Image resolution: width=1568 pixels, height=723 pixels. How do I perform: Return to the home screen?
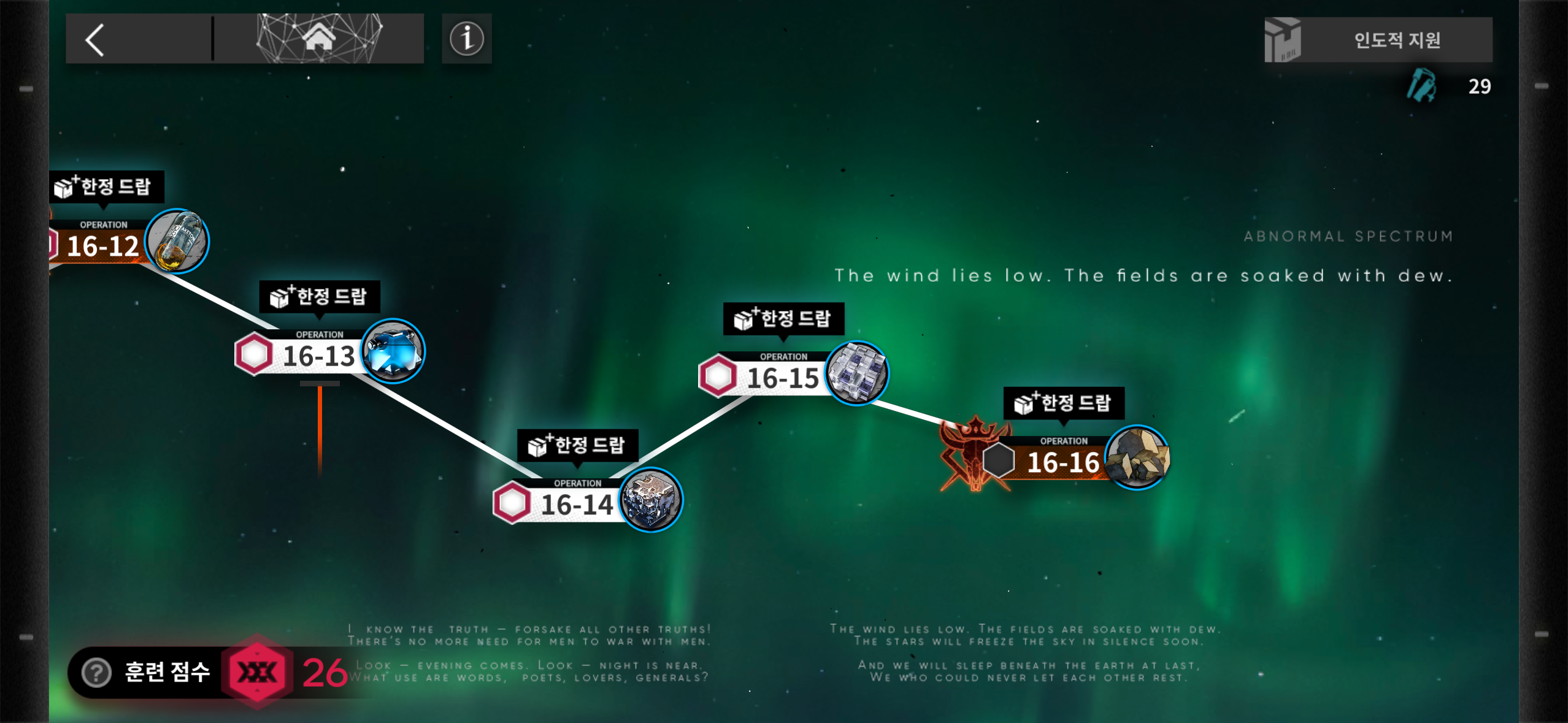pyautogui.click(x=319, y=39)
